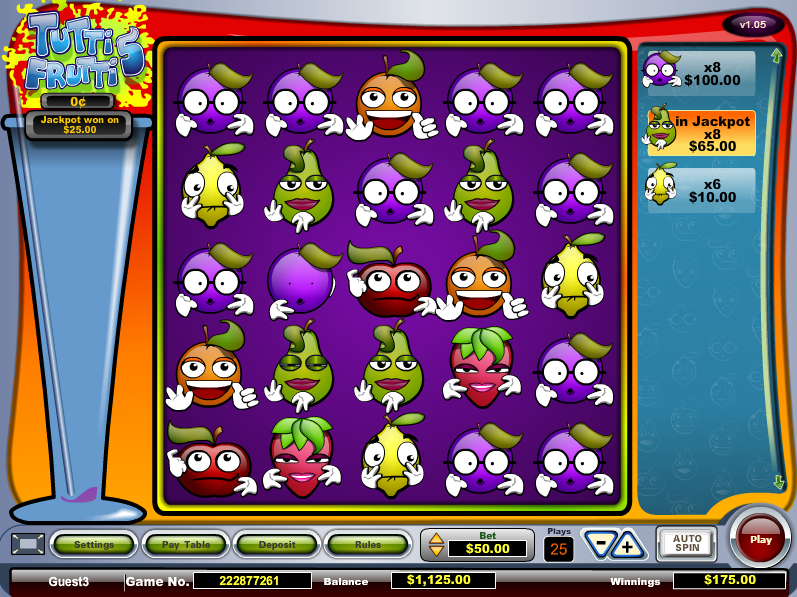Select the yellow pear x6 $10.00 entry

pyautogui.click(x=699, y=190)
